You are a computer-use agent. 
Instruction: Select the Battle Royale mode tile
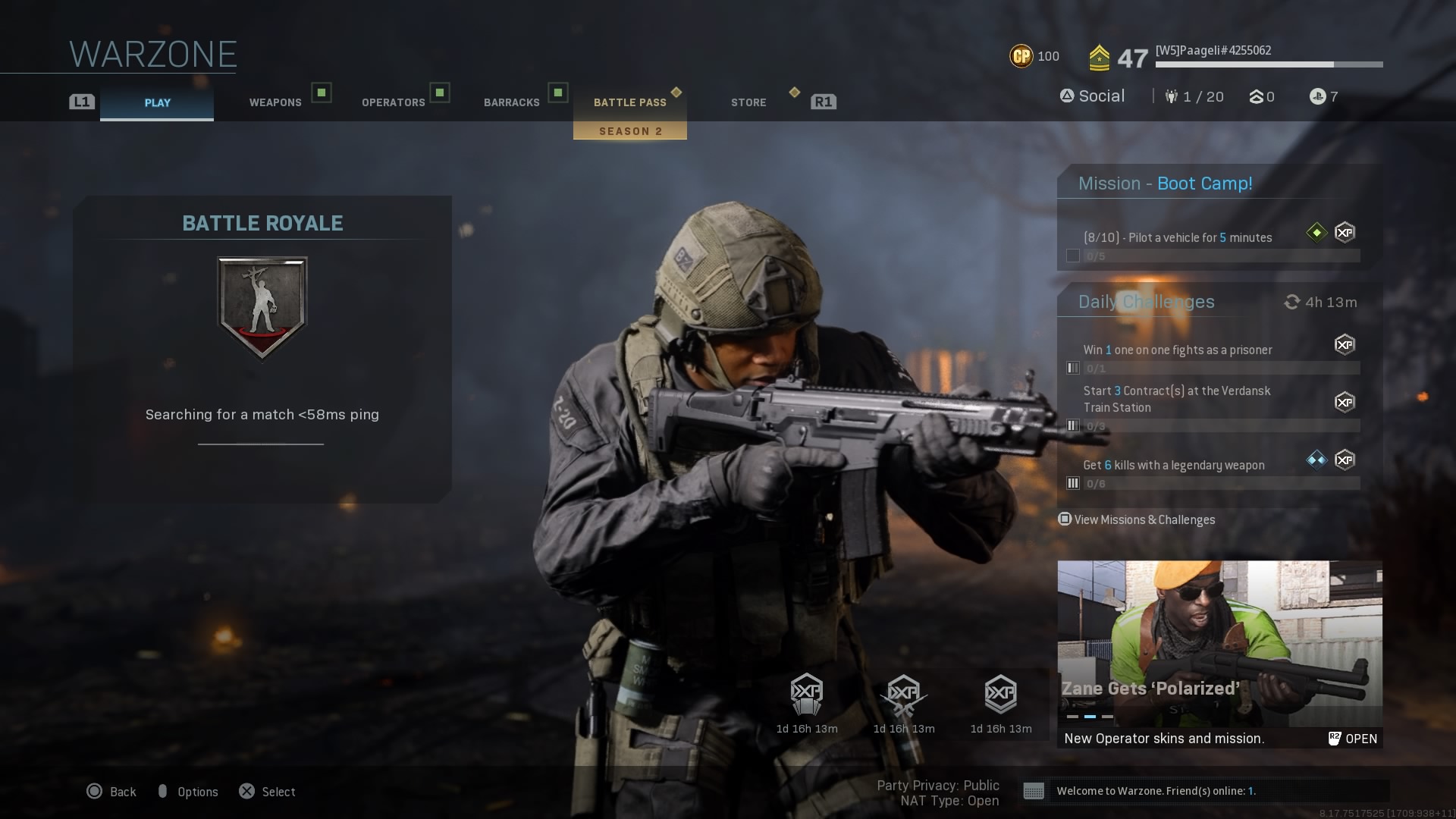click(262, 349)
